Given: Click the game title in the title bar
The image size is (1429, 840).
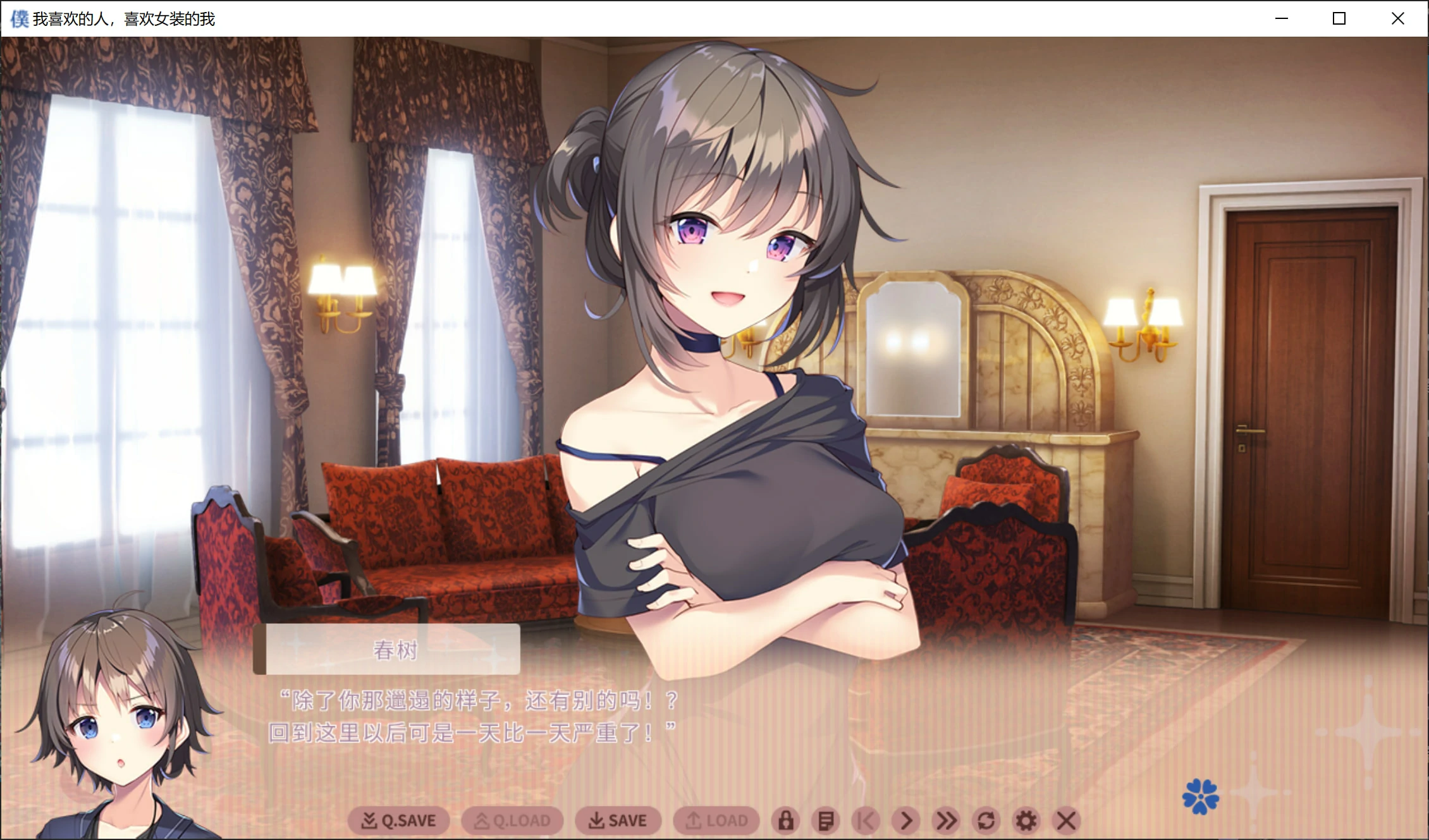Looking at the screenshot, I should coord(123,18).
